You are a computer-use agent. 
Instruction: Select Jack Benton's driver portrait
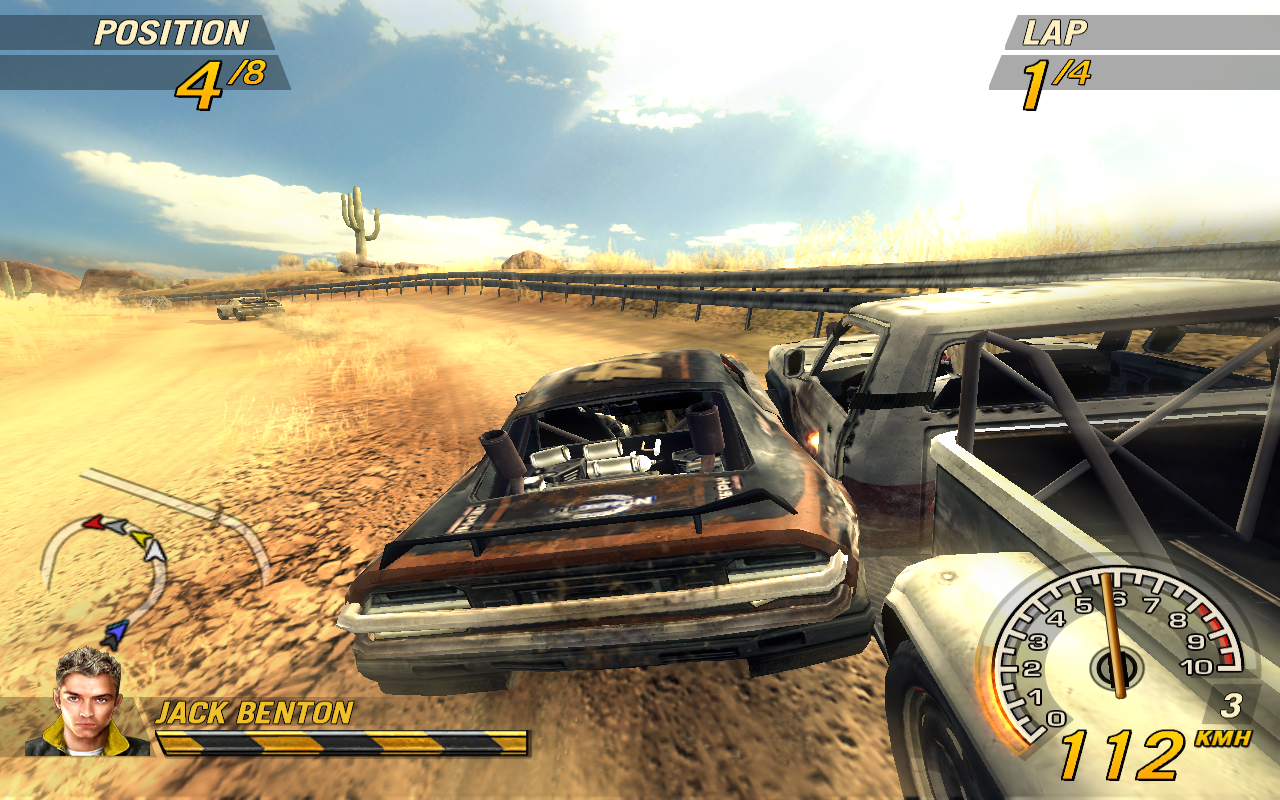(88, 701)
